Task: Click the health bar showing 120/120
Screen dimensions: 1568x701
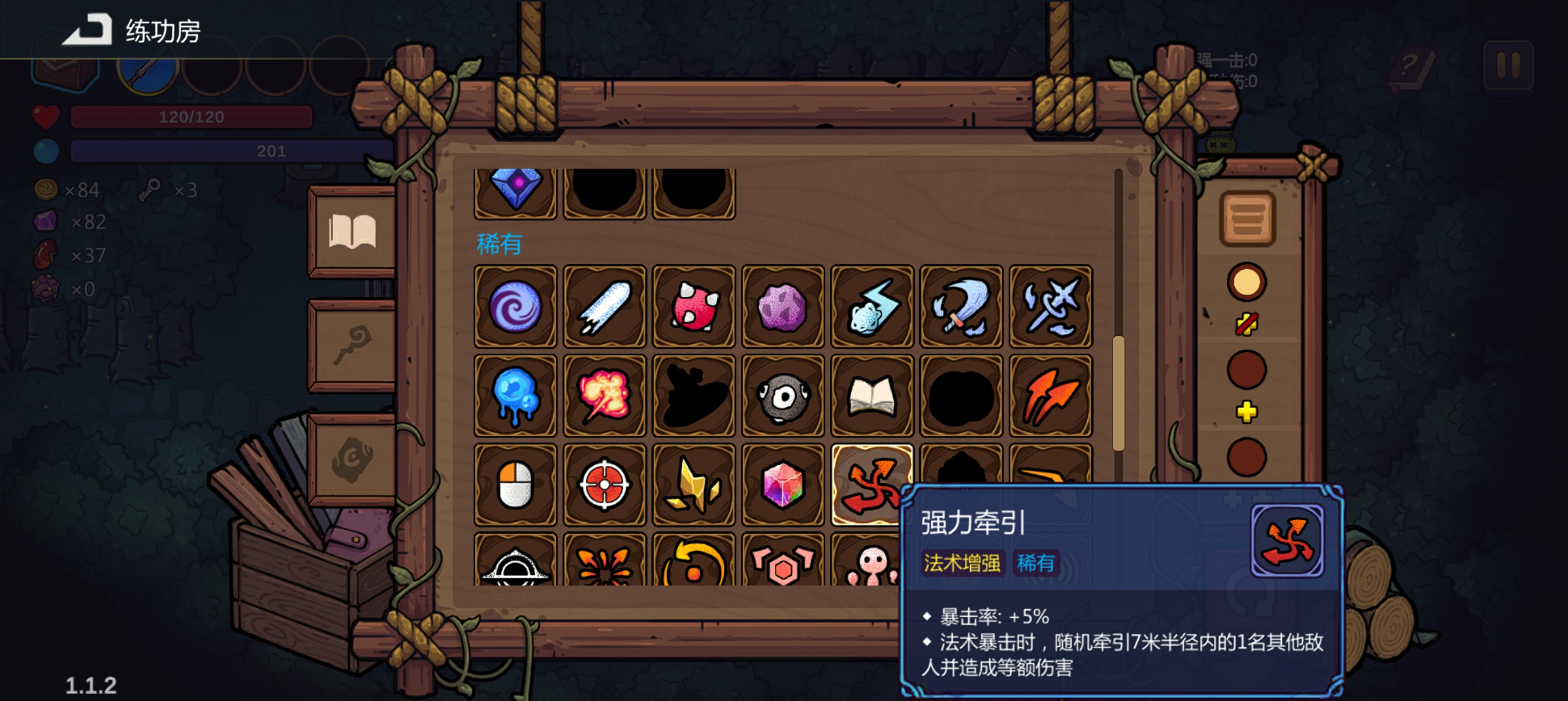Action: tap(191, 116)
